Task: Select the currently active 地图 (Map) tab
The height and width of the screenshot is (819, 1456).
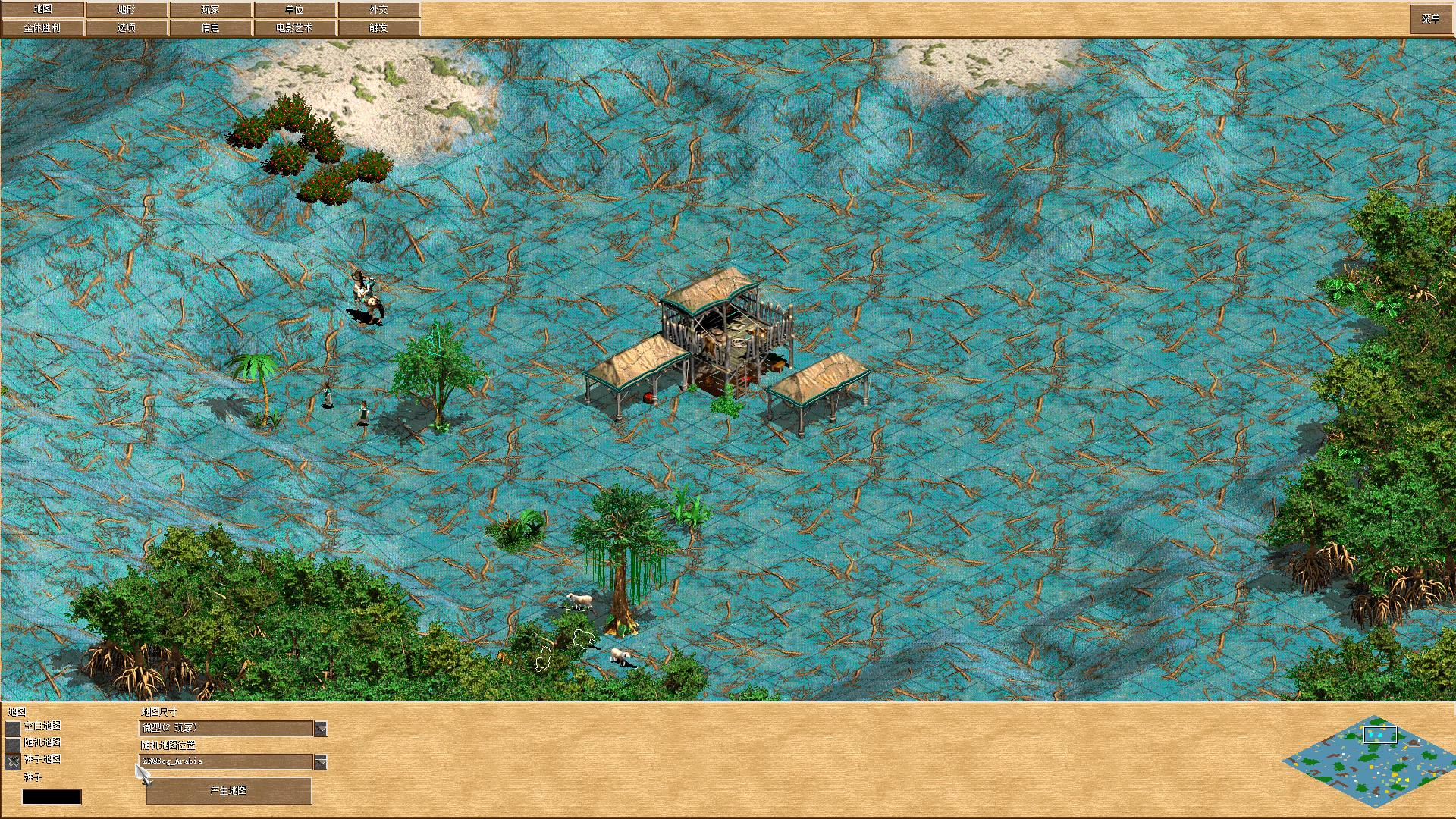Action: [43, 9]
